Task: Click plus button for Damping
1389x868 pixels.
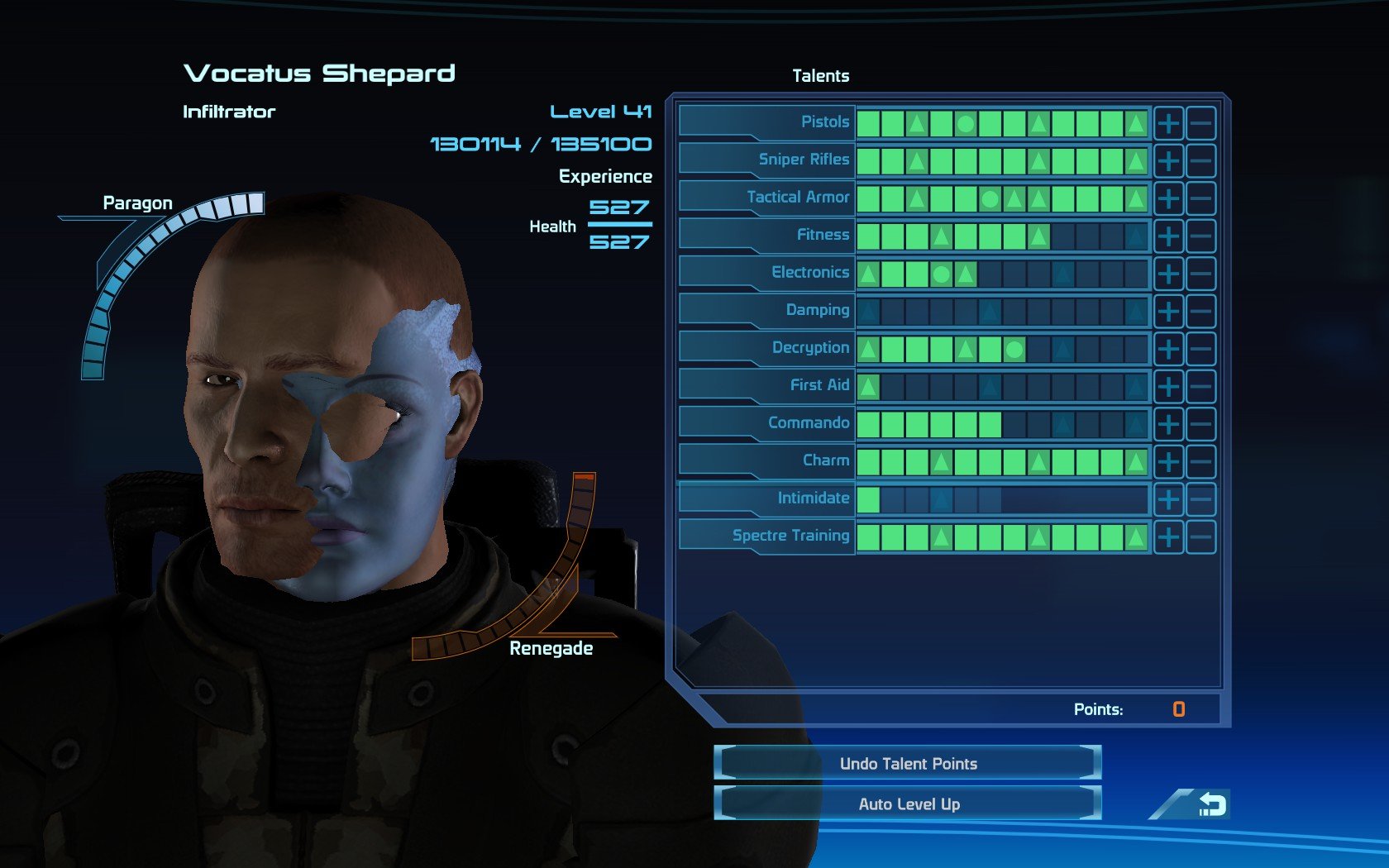Action: pyautogui.click(x=1168, y=312)
